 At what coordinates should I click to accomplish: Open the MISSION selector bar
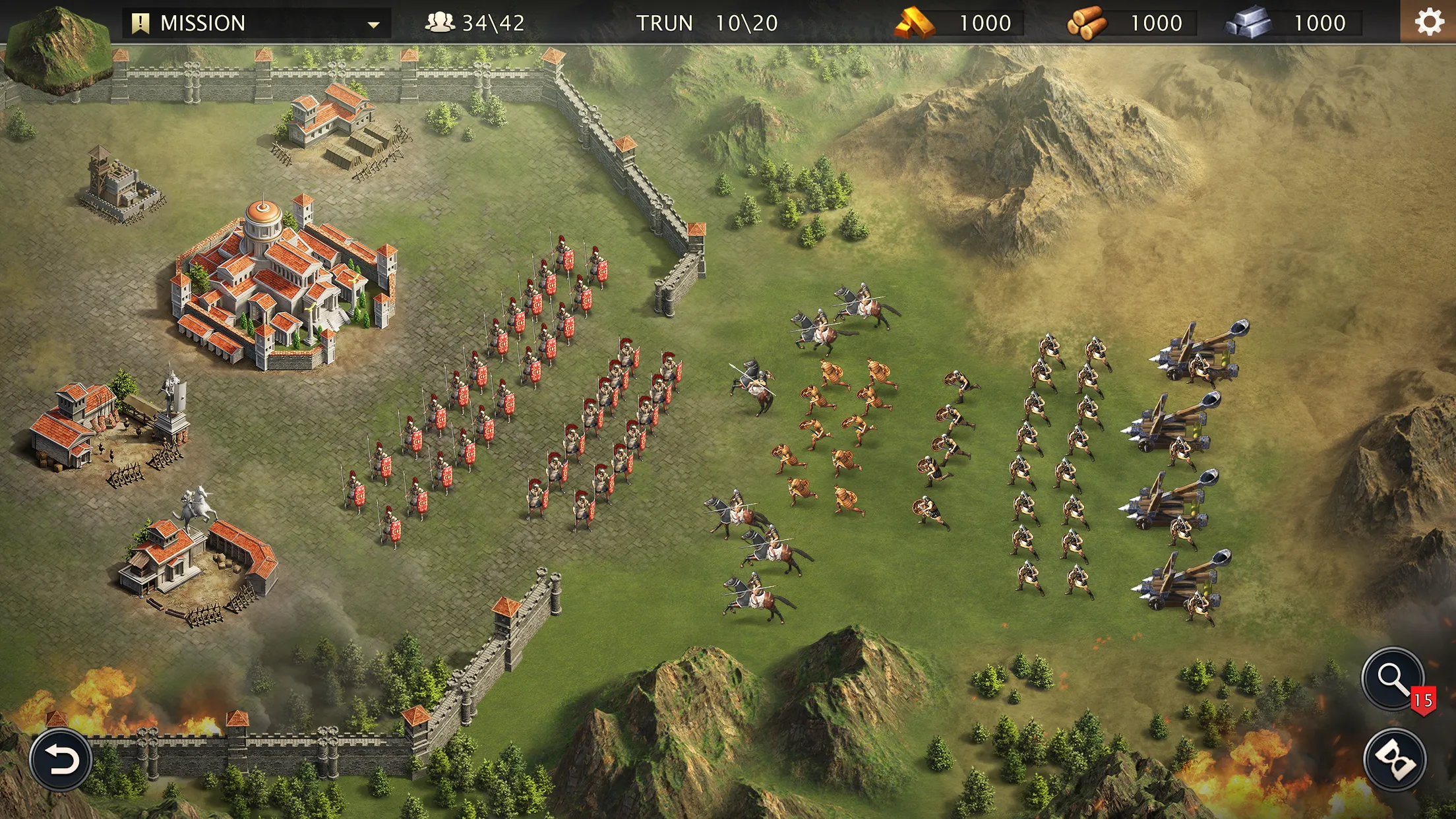click(x=257, y=22)
